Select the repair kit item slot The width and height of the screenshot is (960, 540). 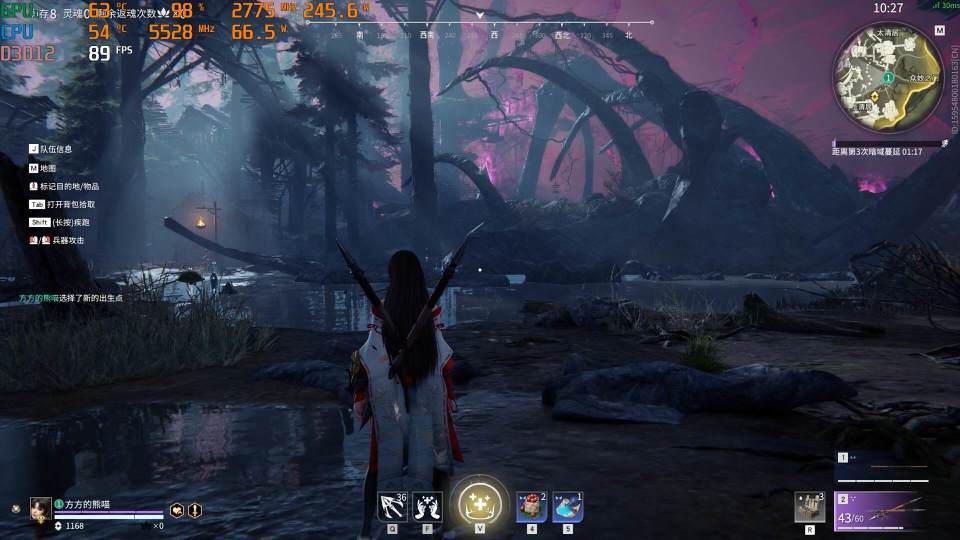coord(809,506)
